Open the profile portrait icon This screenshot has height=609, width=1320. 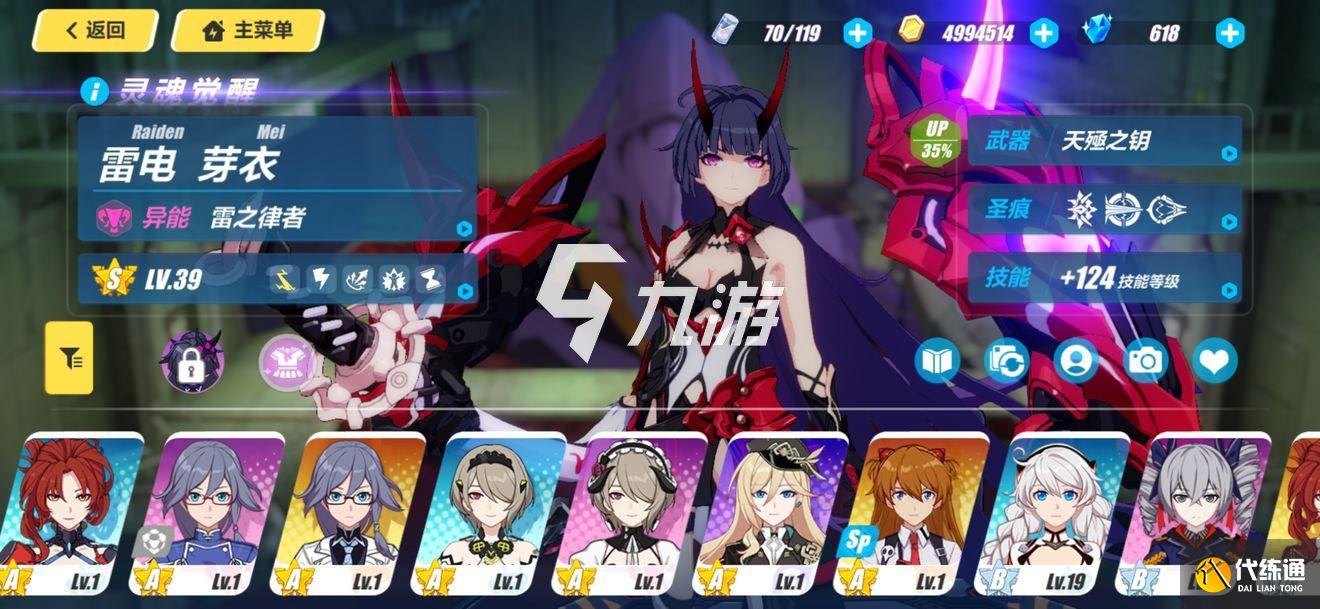[x=1075, y=361]
